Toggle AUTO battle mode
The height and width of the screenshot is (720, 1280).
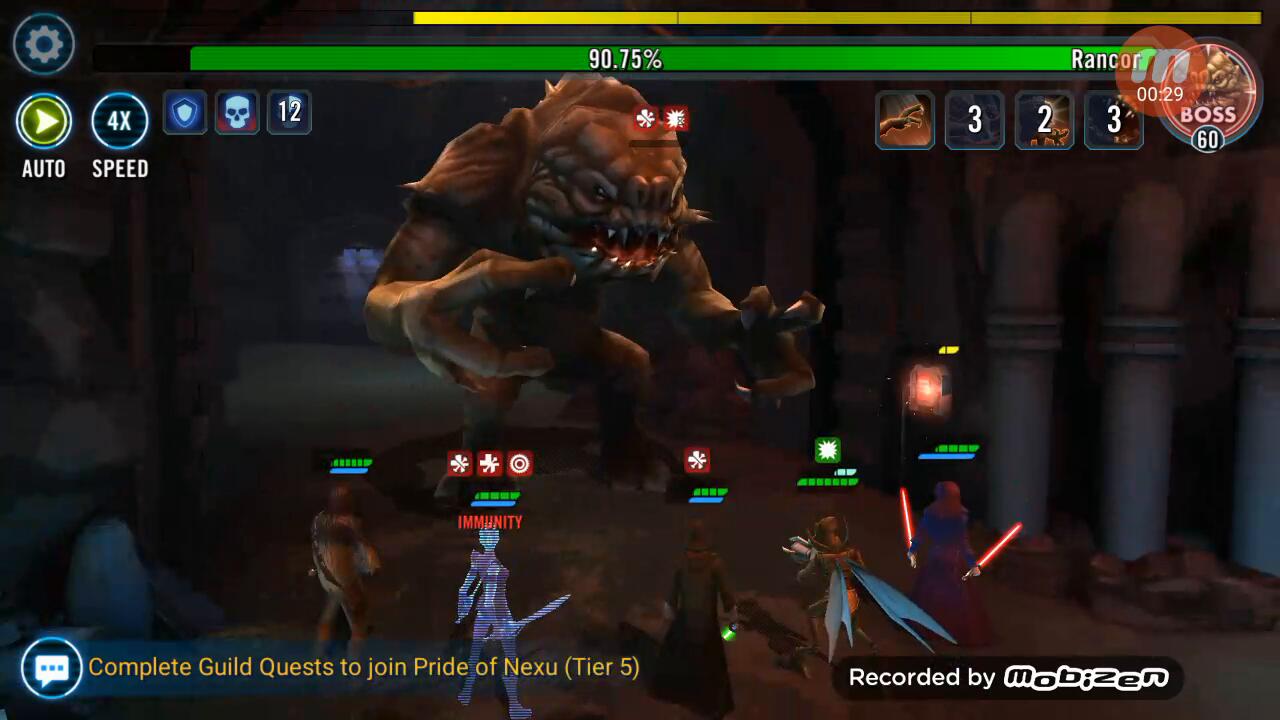44,122
